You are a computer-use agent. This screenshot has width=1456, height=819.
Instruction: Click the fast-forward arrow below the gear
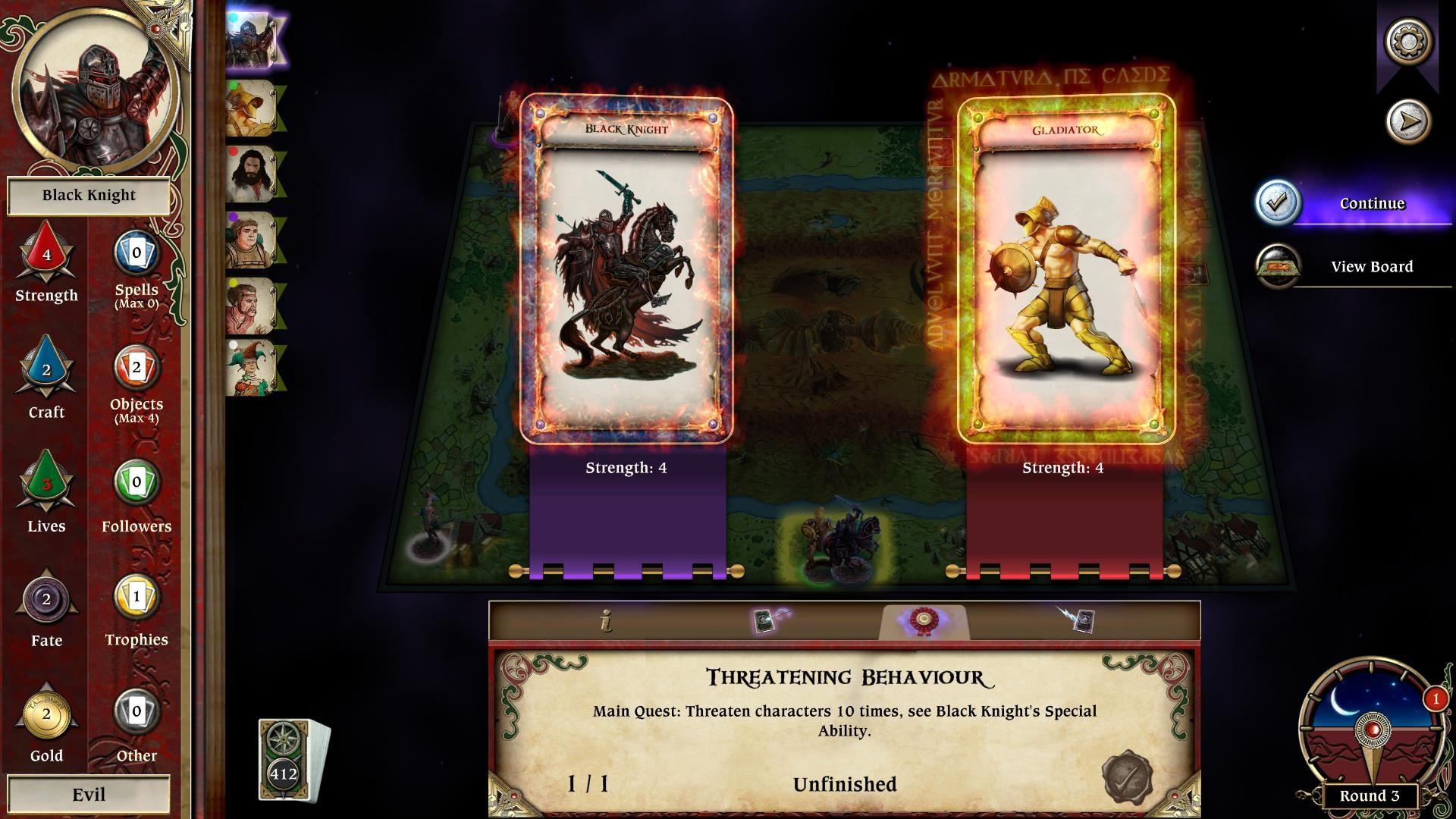tap(1409, 119)
